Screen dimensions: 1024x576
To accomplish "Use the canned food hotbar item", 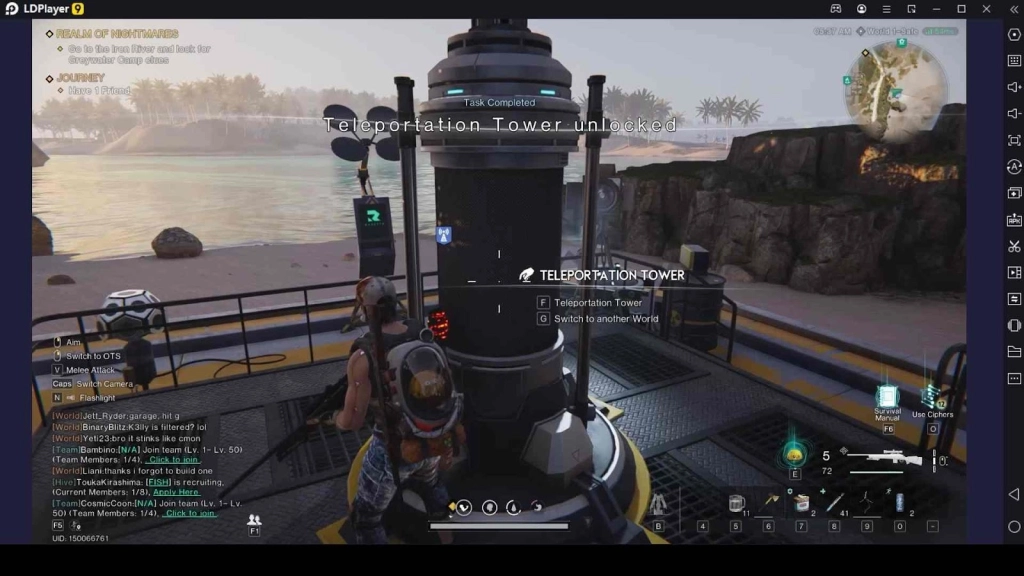I will (x=801, y=503).
